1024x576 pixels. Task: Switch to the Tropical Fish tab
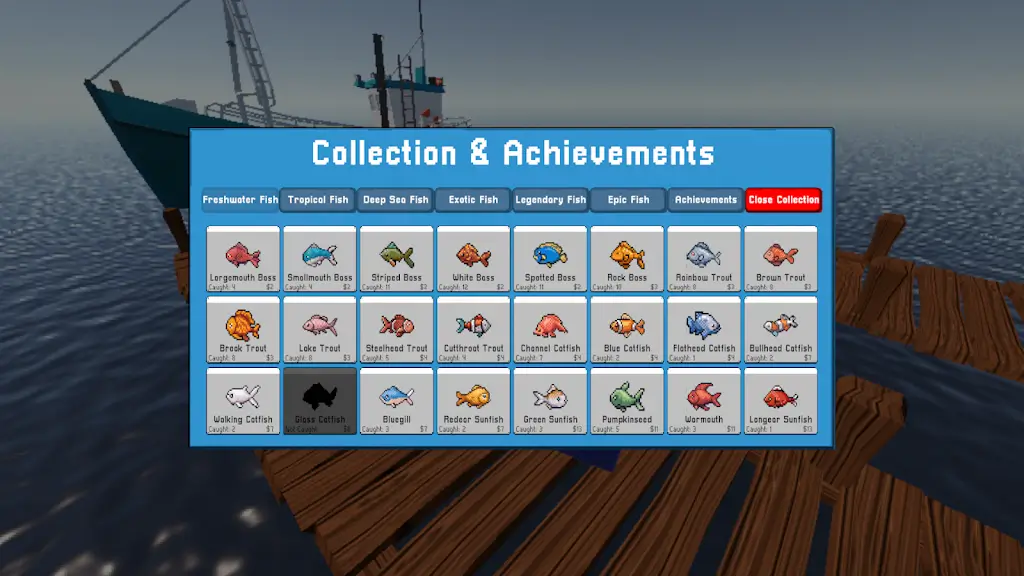pyautogui.click(x=318, y=200)
